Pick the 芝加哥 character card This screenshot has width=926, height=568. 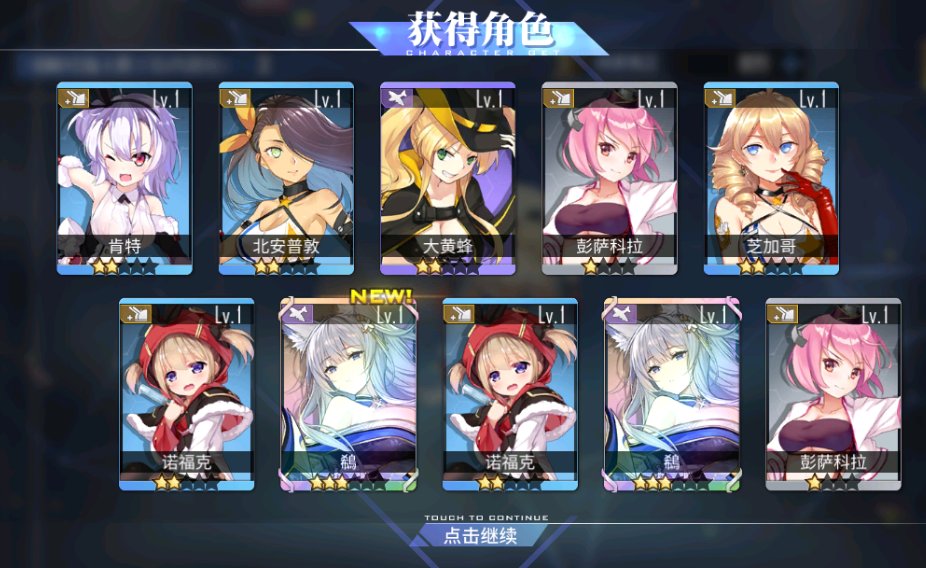771,178
